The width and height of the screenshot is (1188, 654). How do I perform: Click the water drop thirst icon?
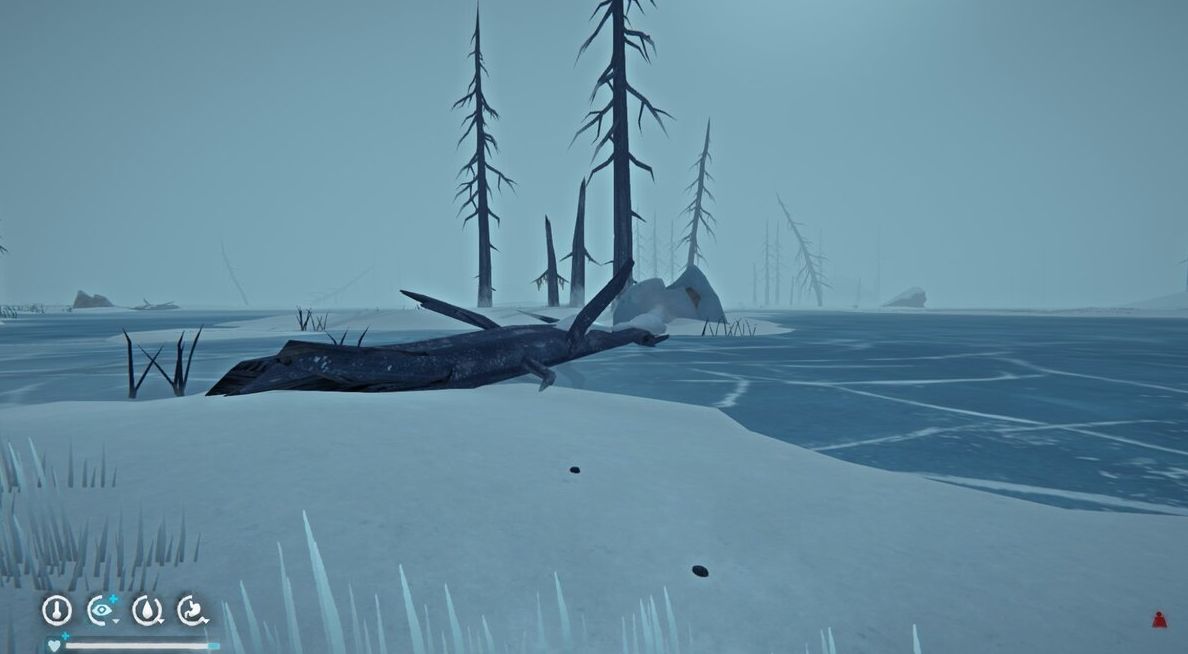coord(147,609)
